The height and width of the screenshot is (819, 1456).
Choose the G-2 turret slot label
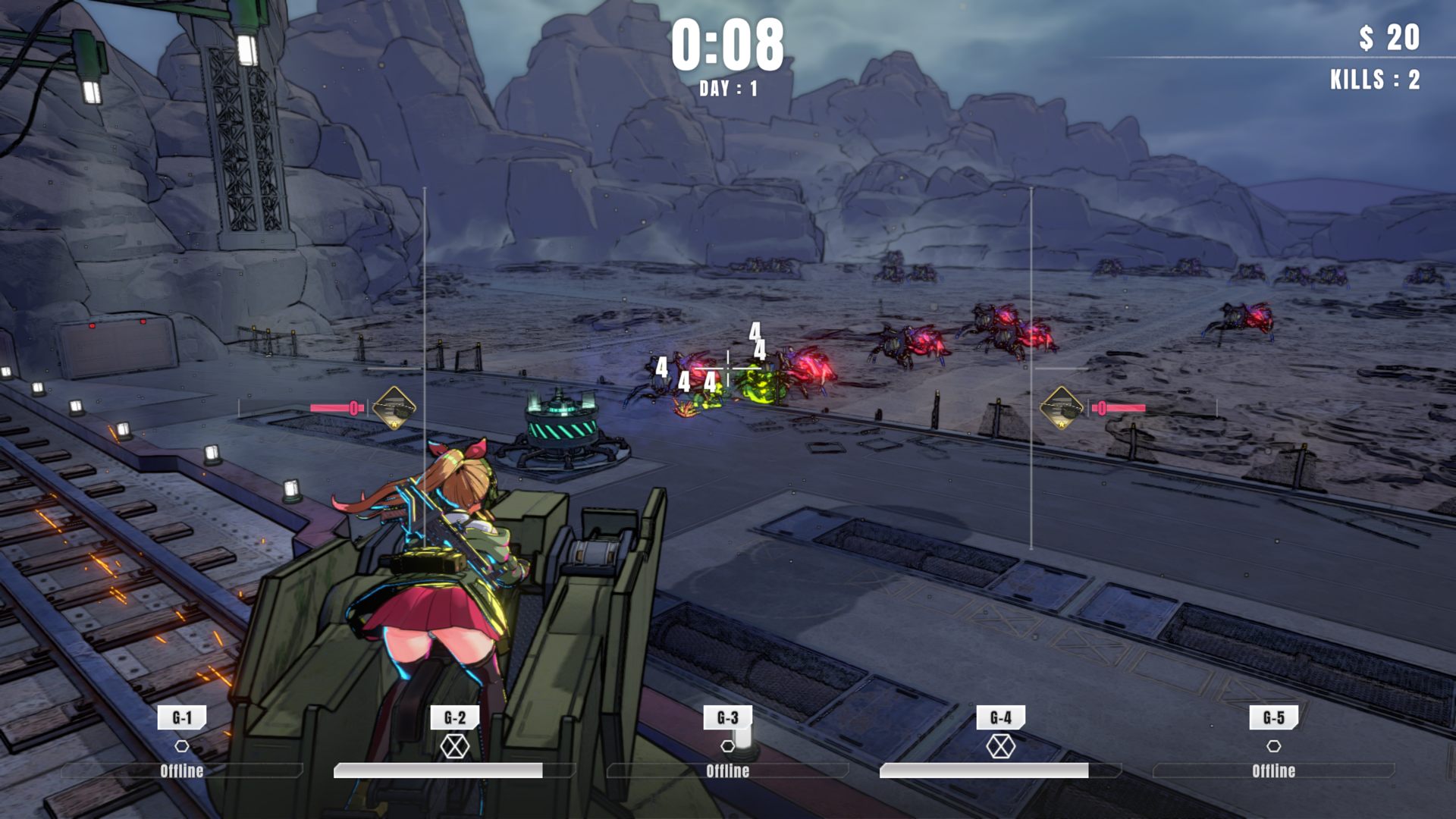tap(455, 717)
